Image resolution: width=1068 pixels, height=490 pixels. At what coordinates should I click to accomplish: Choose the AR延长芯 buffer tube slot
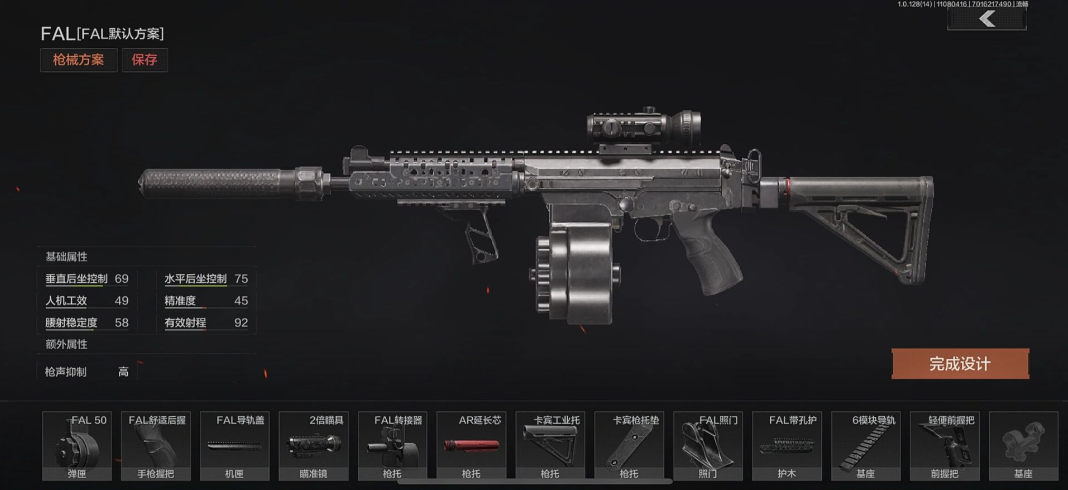(x=471, y=446)
